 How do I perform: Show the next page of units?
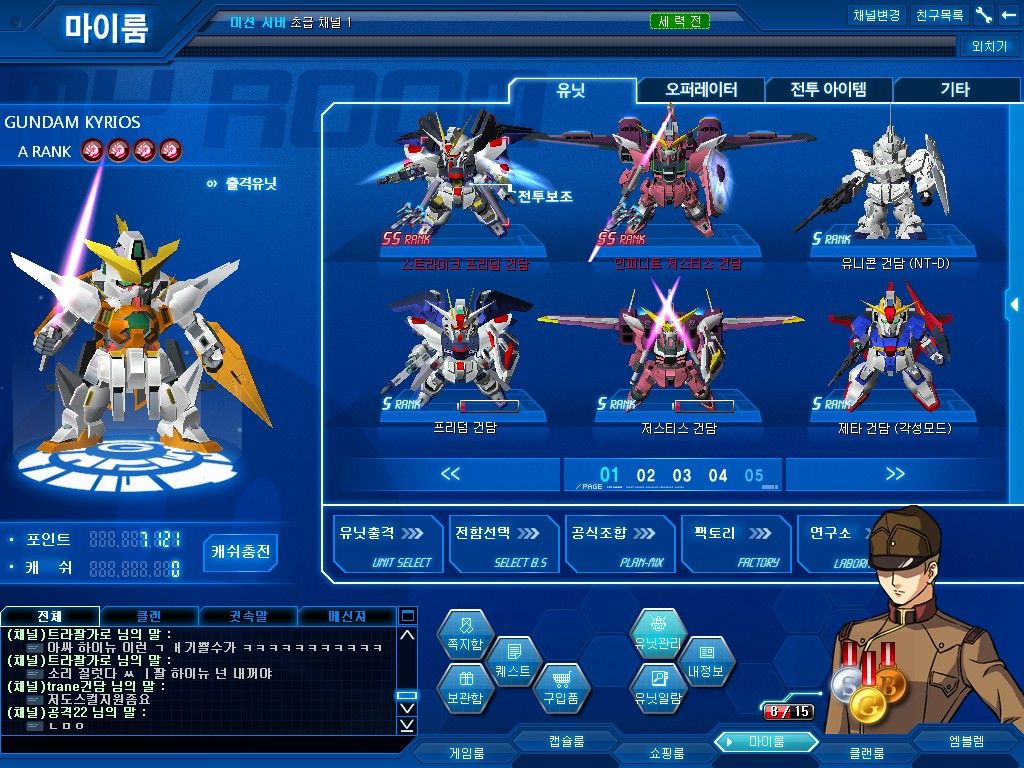coord(894,474)
